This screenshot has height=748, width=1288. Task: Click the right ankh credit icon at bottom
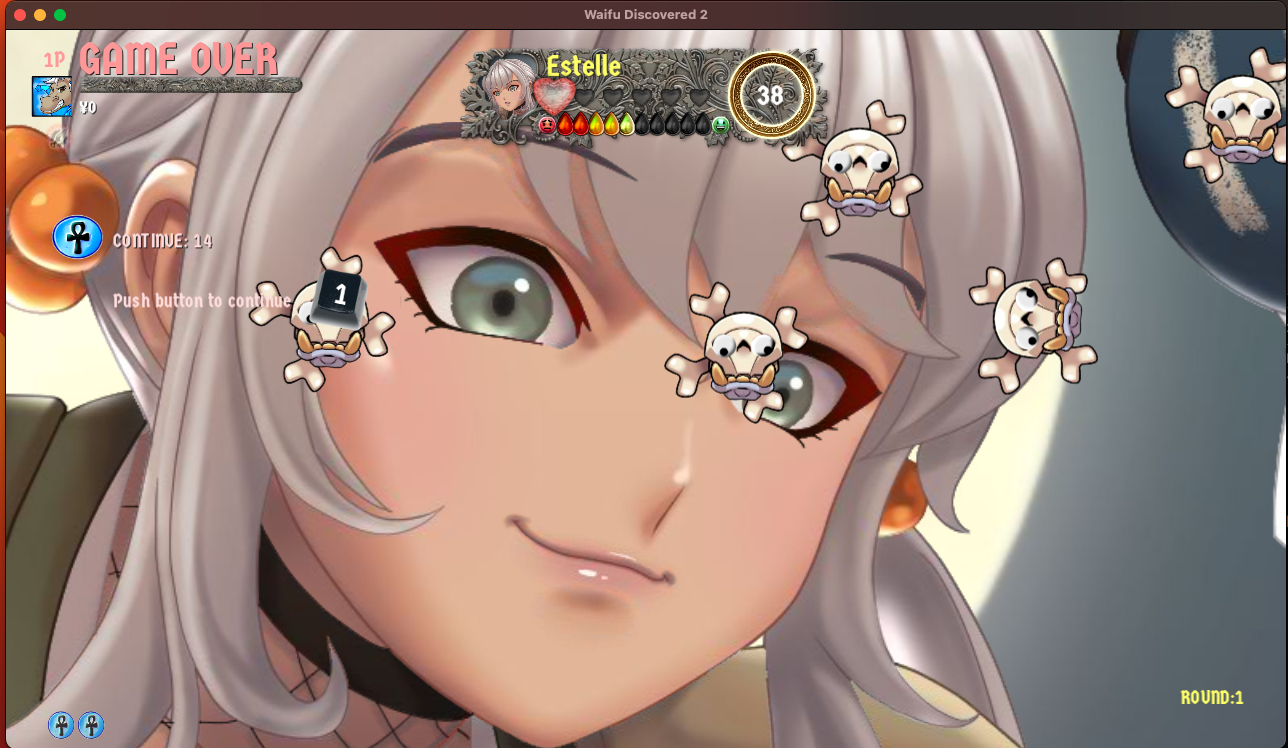[92, 725]
